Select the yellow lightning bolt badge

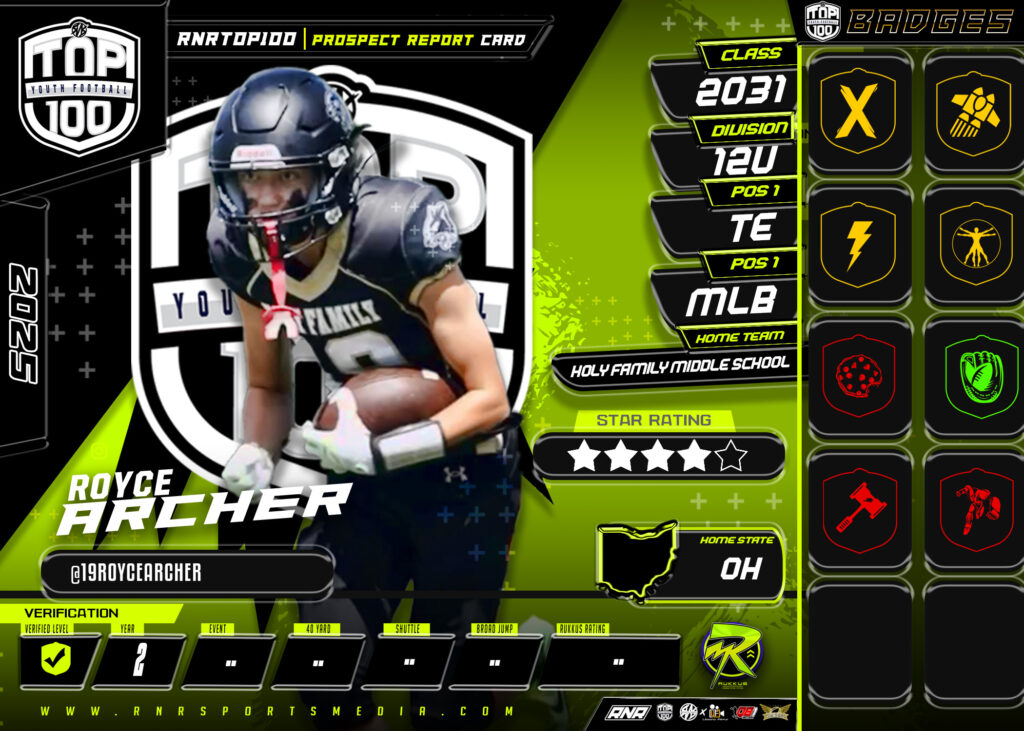click(x=857, y=243)
